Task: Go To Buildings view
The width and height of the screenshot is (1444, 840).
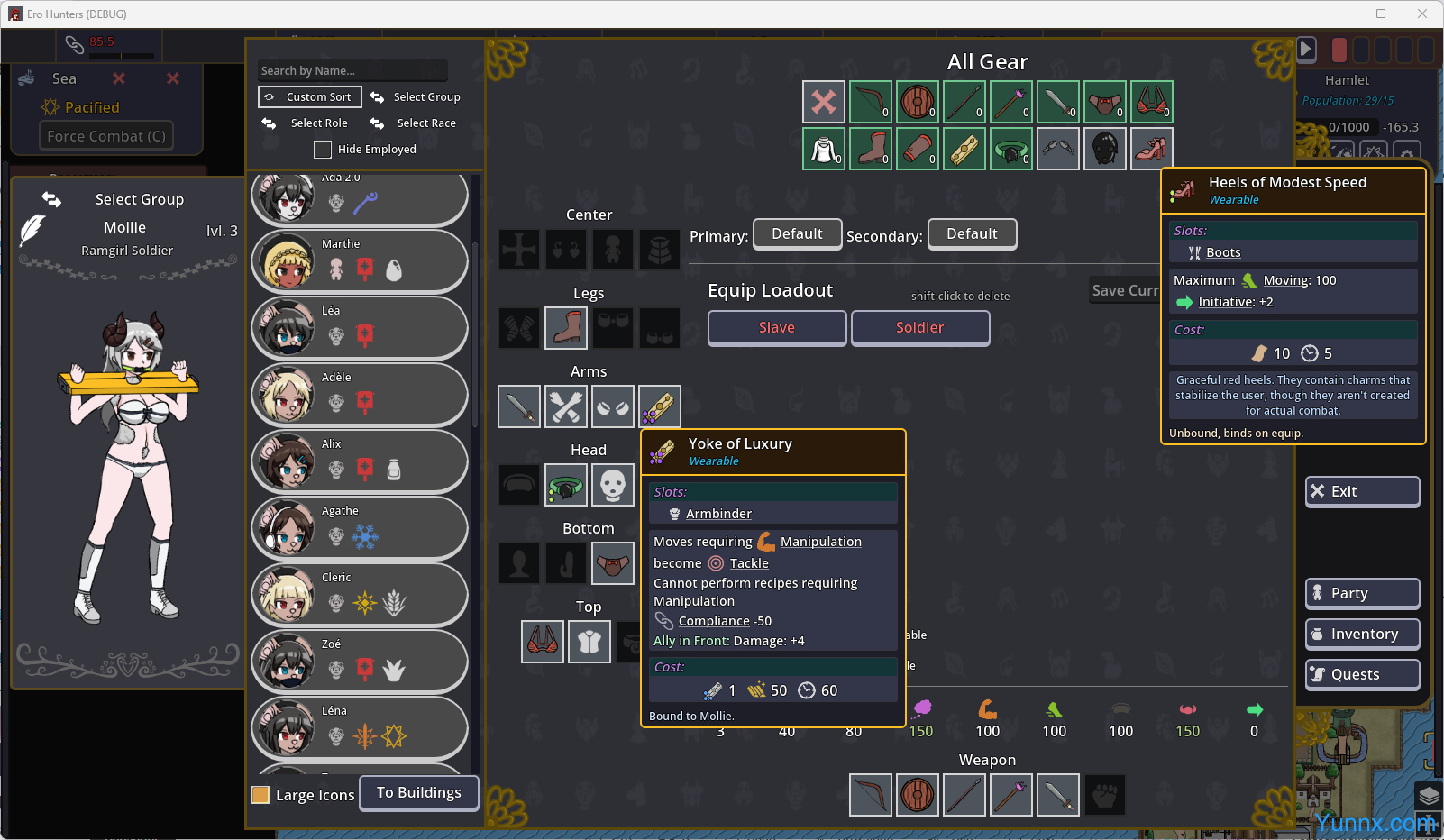Action: pyautogui.click(x=419, y=793)
